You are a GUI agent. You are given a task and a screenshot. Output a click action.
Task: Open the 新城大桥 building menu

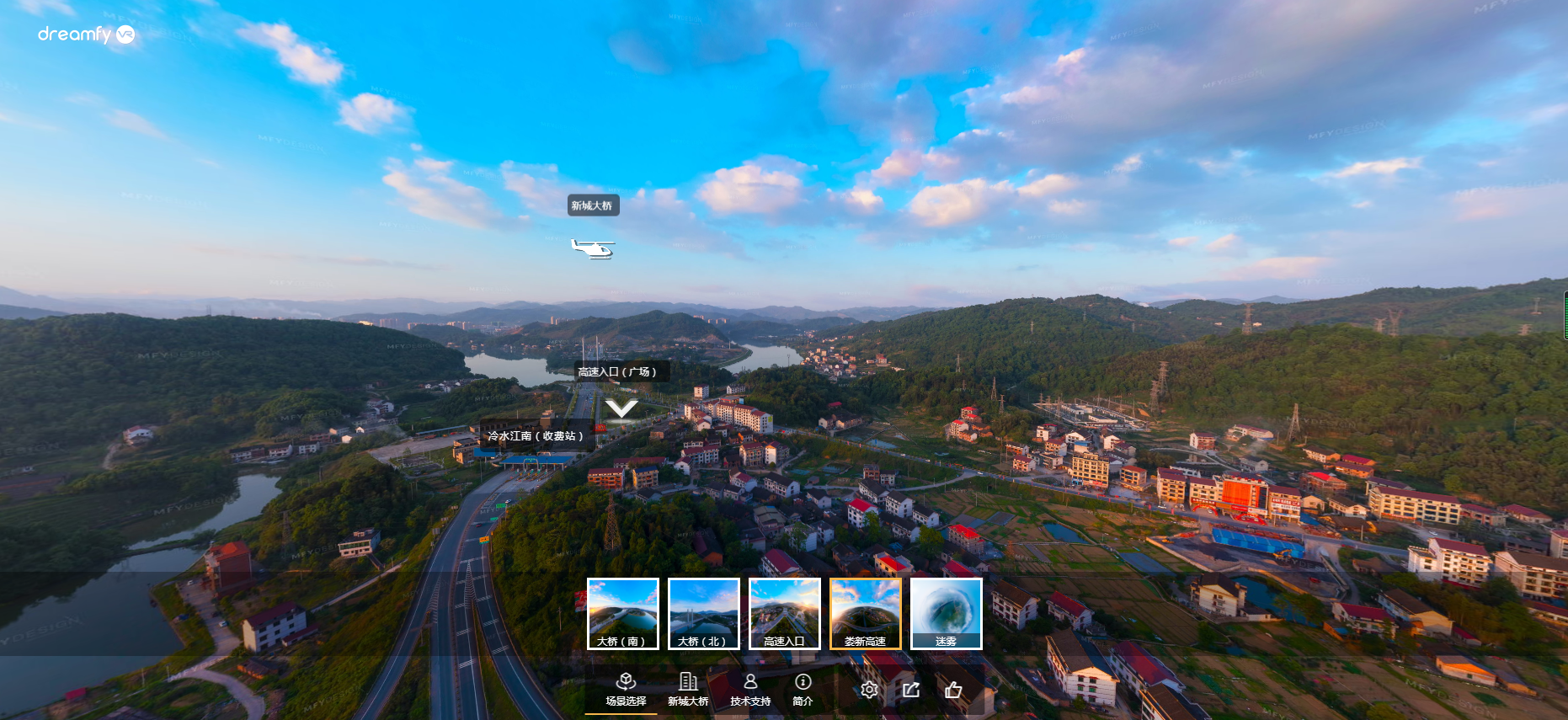pos(688,689)
